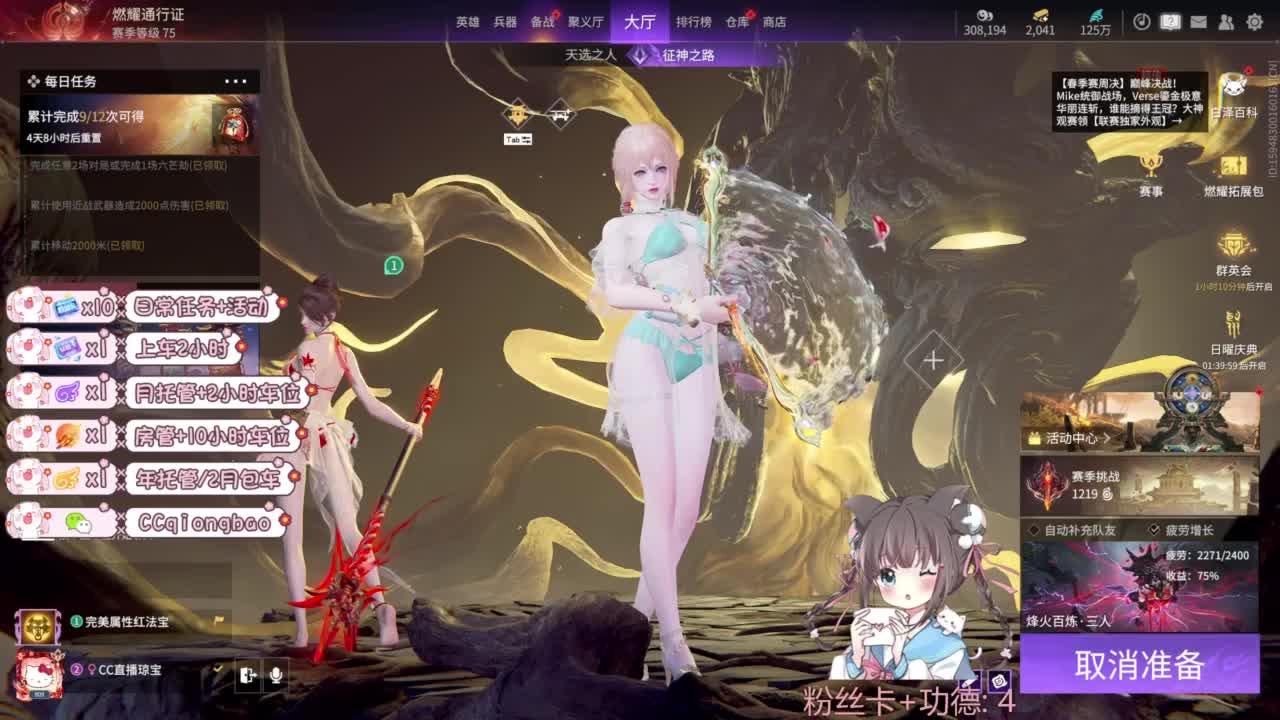
Task: Open the ··· menu on the 每日任务 panel
Action: point(237,81)
